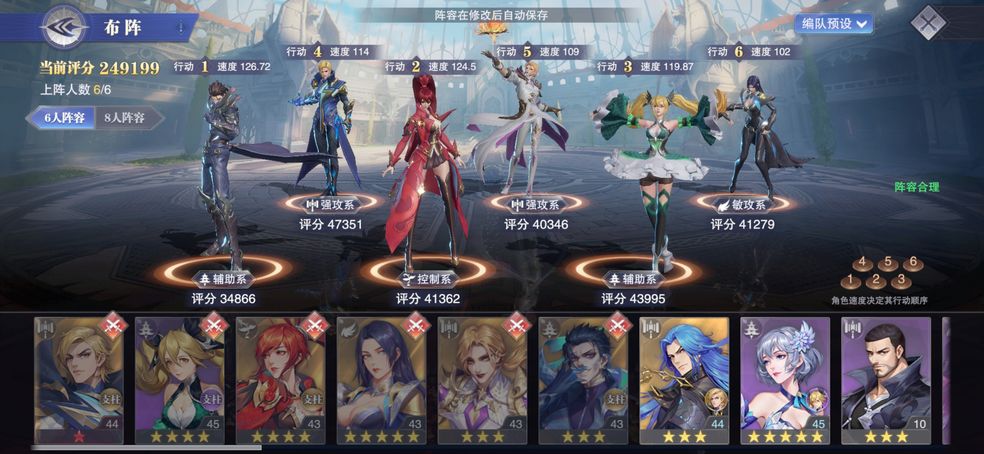Image resolution: width=984 pixels, height=454 pixels.
Task: Select the red-haired hero card
Action: (x=281, y=373)
